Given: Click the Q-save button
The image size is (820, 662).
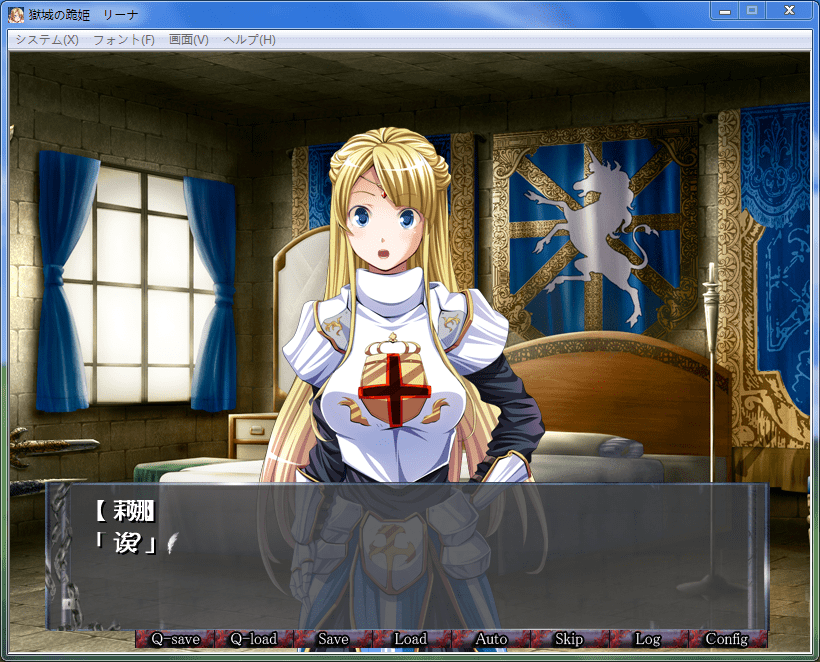Looking at the screenshot, I should pos(175,639).
